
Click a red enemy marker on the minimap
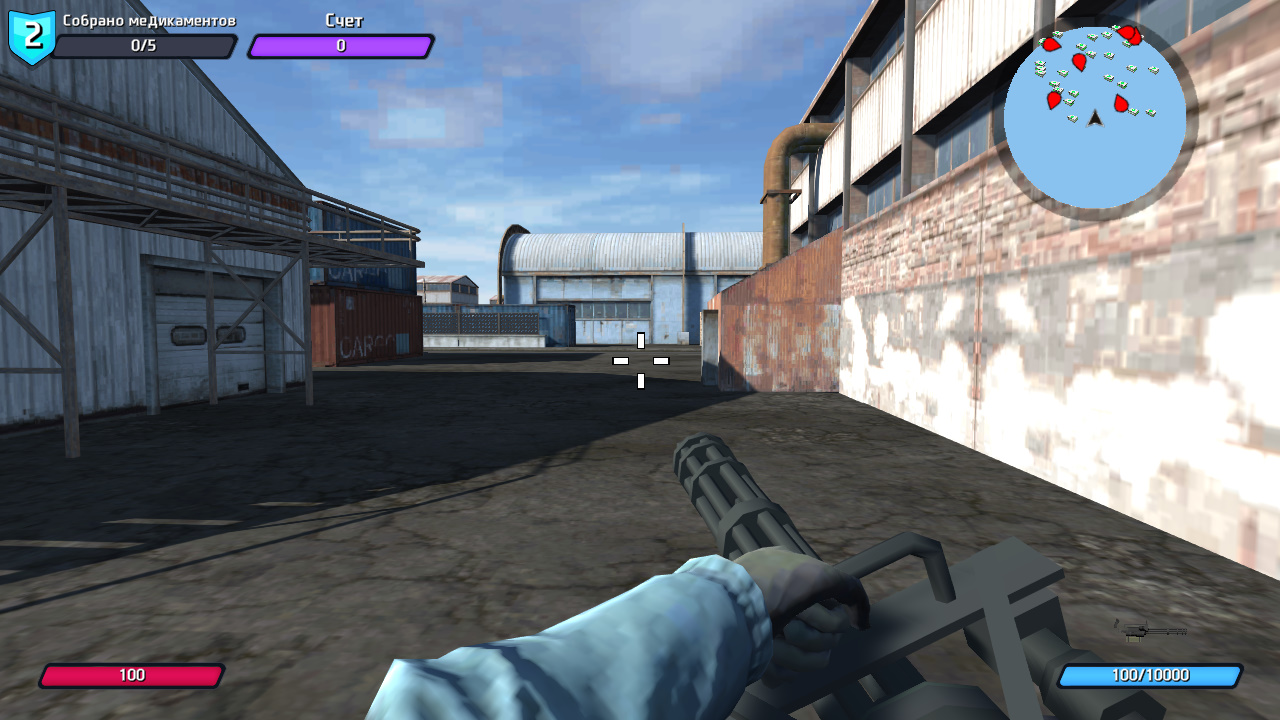tap(1079, 60)
